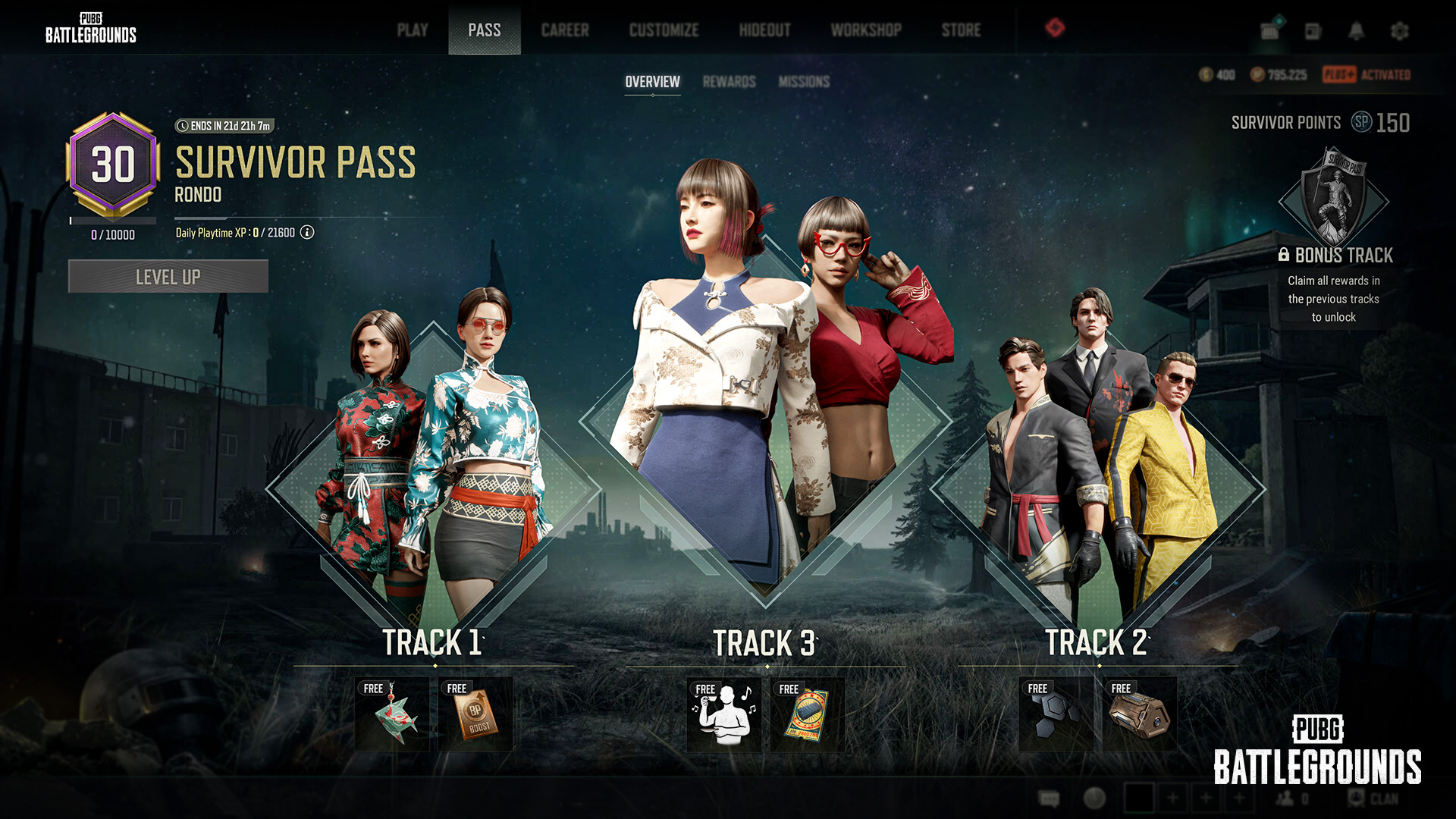This screenshot has width=1456, height=819.
Task: Select the free dance emote reward
Action: click(x=724, y=715)
